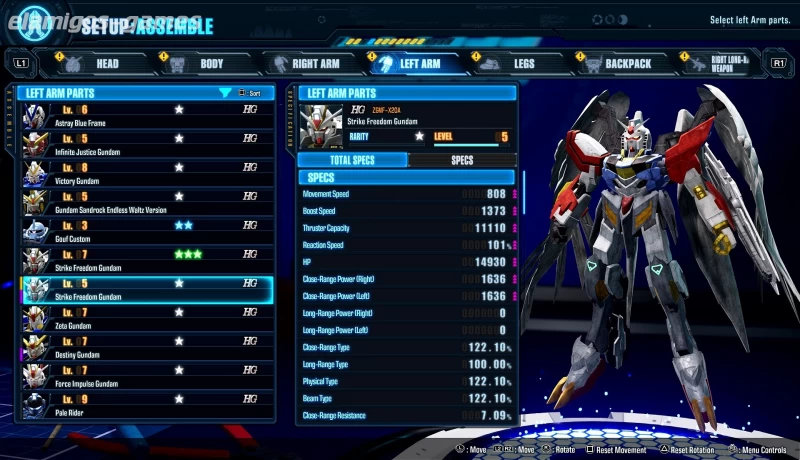
Task: Switch to the SPECS tab
Action: (x=462, y=160)
